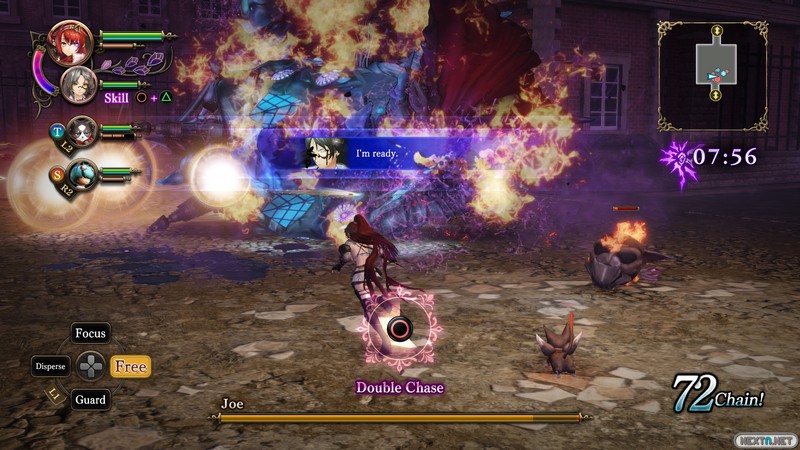Click the dialogue speaker portrait
The width and height of the screenshot is (800, 450).
pos(321,152)
